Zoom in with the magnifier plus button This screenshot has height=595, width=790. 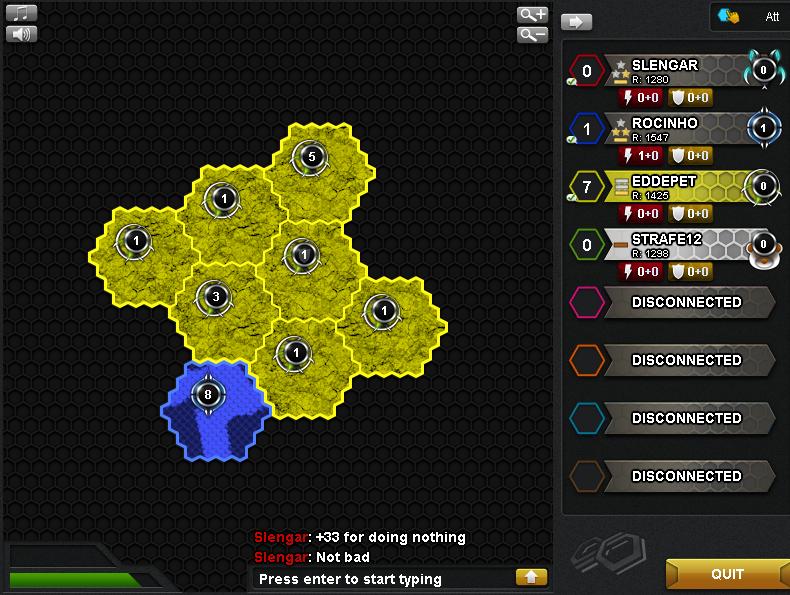(x=532, y=14)
